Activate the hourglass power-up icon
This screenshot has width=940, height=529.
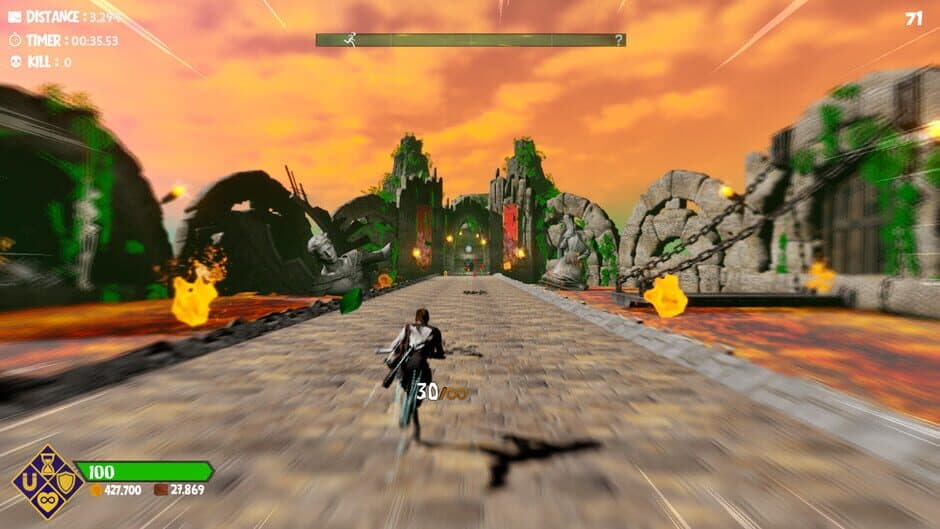[x=47, y=465]
